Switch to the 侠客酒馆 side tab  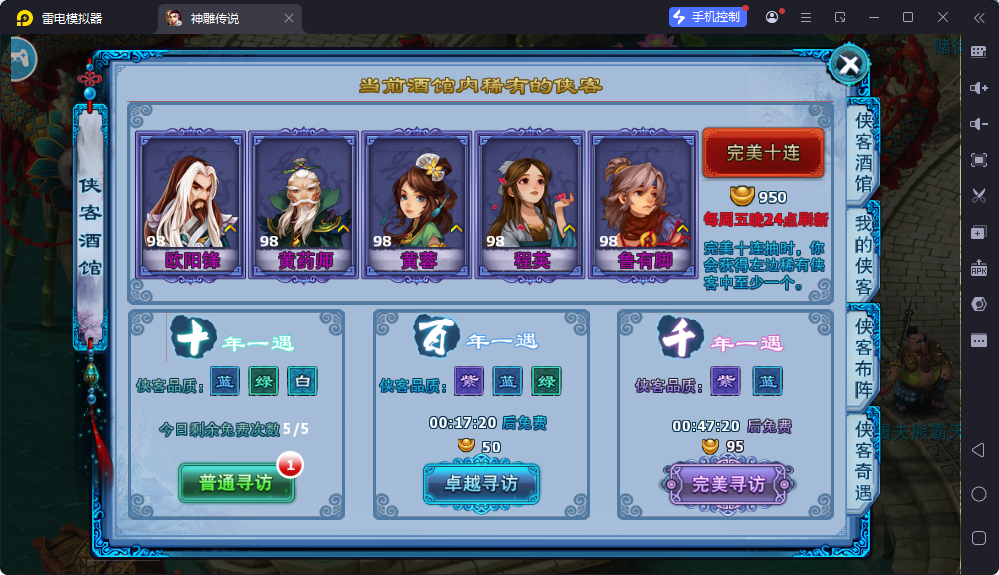click(x=862, y=152)
